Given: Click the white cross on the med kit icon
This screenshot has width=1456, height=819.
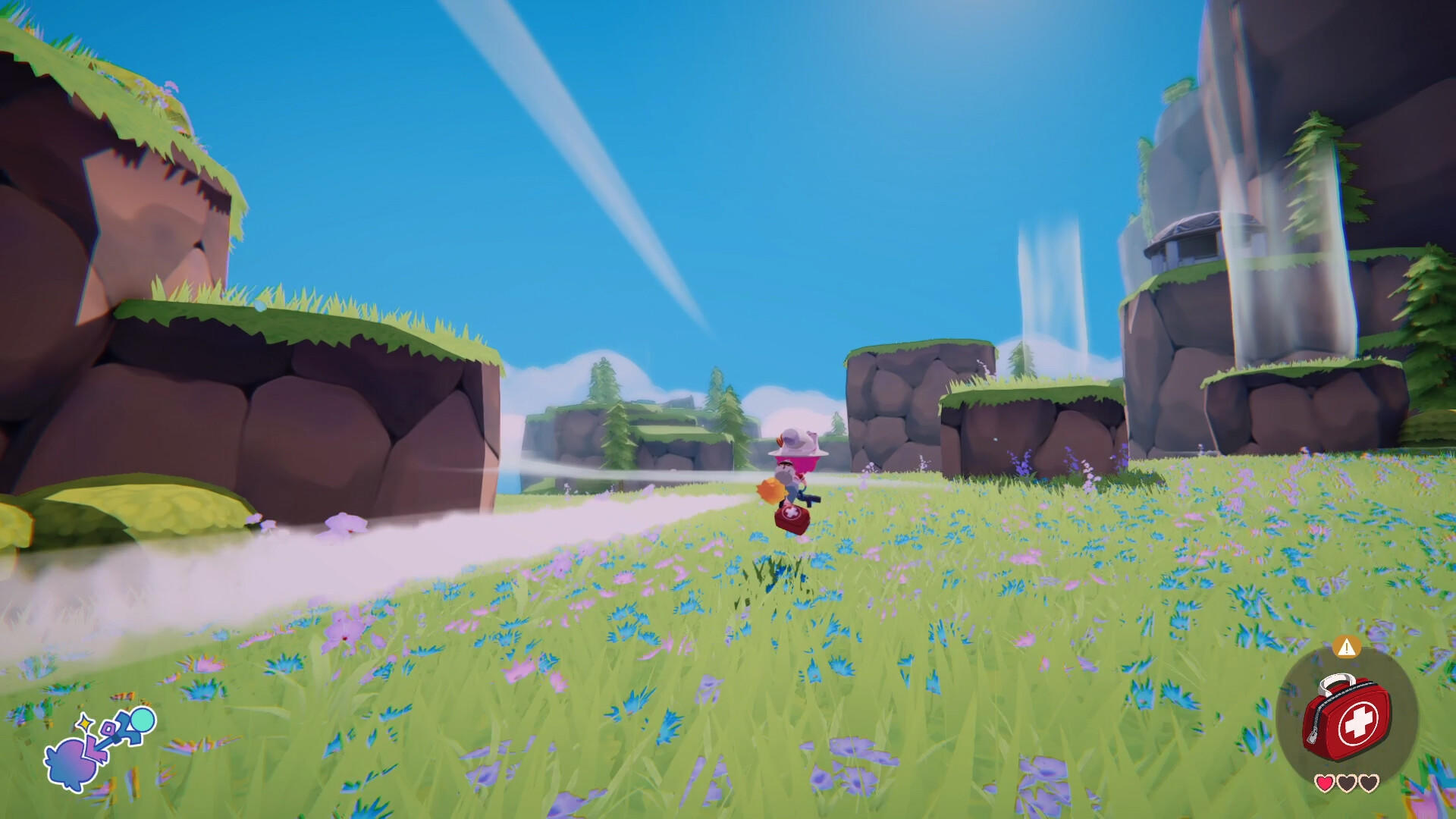Looking at the screenshot, I should tap(1360, 720).
